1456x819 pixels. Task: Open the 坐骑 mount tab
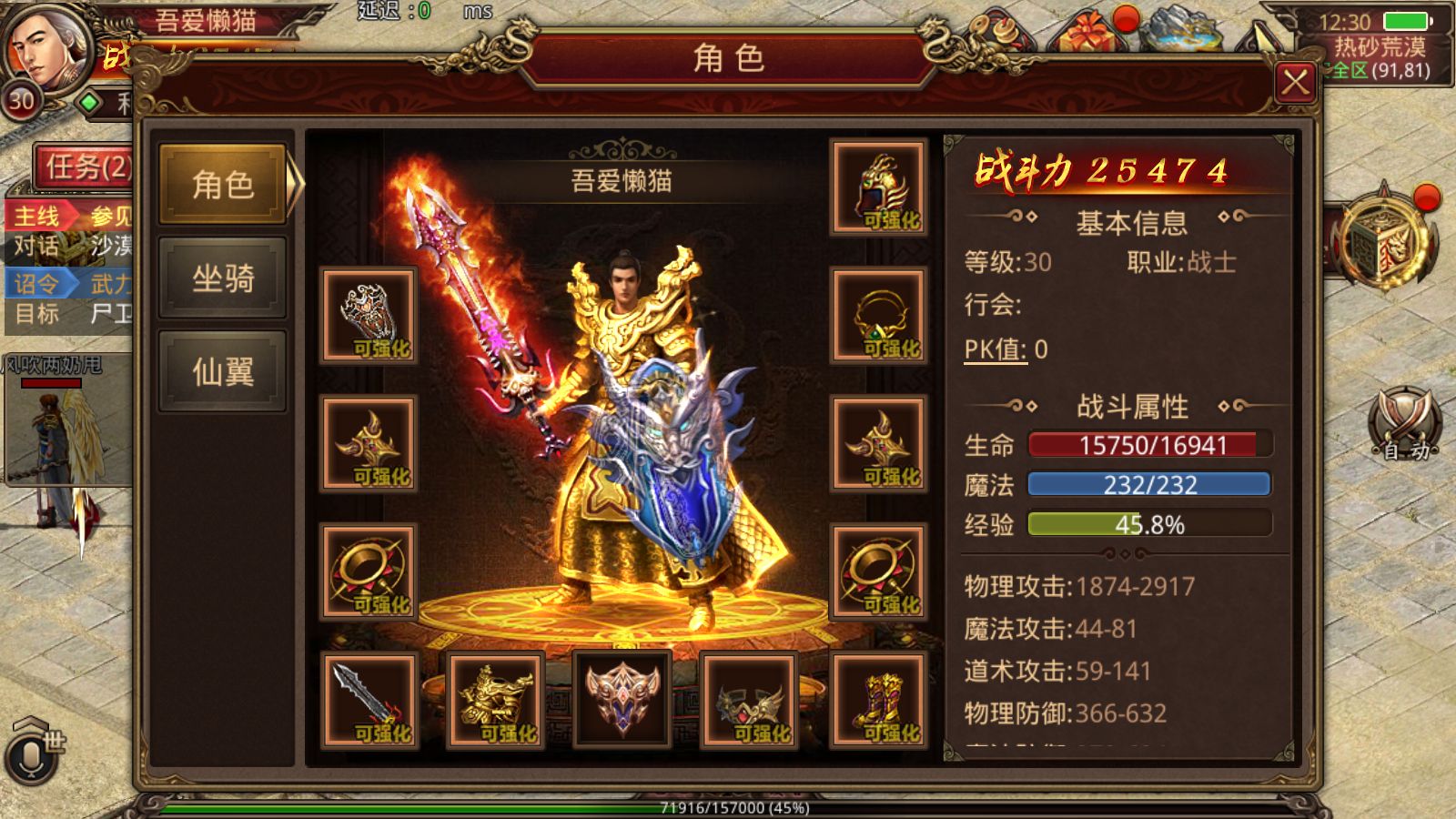pos(223,278)
